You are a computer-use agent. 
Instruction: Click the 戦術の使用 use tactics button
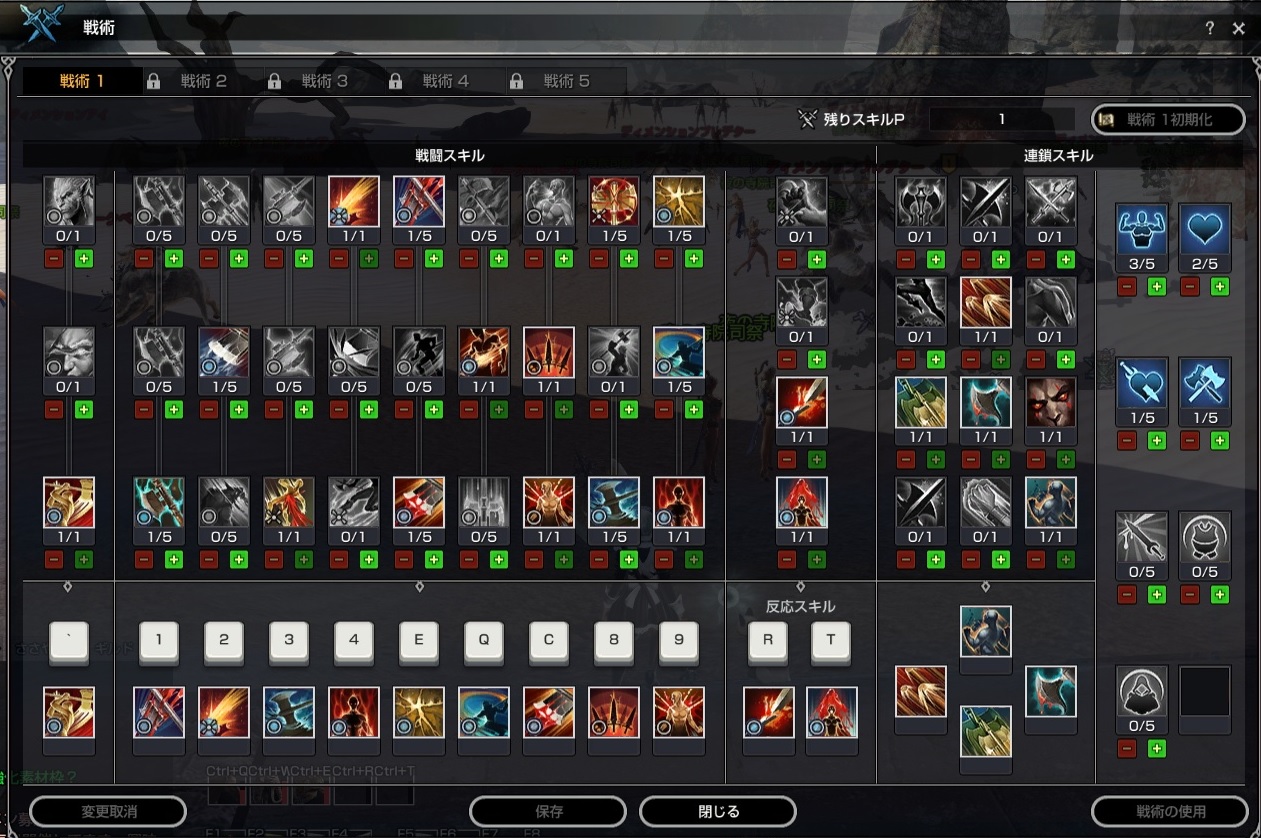point(1169,811)
